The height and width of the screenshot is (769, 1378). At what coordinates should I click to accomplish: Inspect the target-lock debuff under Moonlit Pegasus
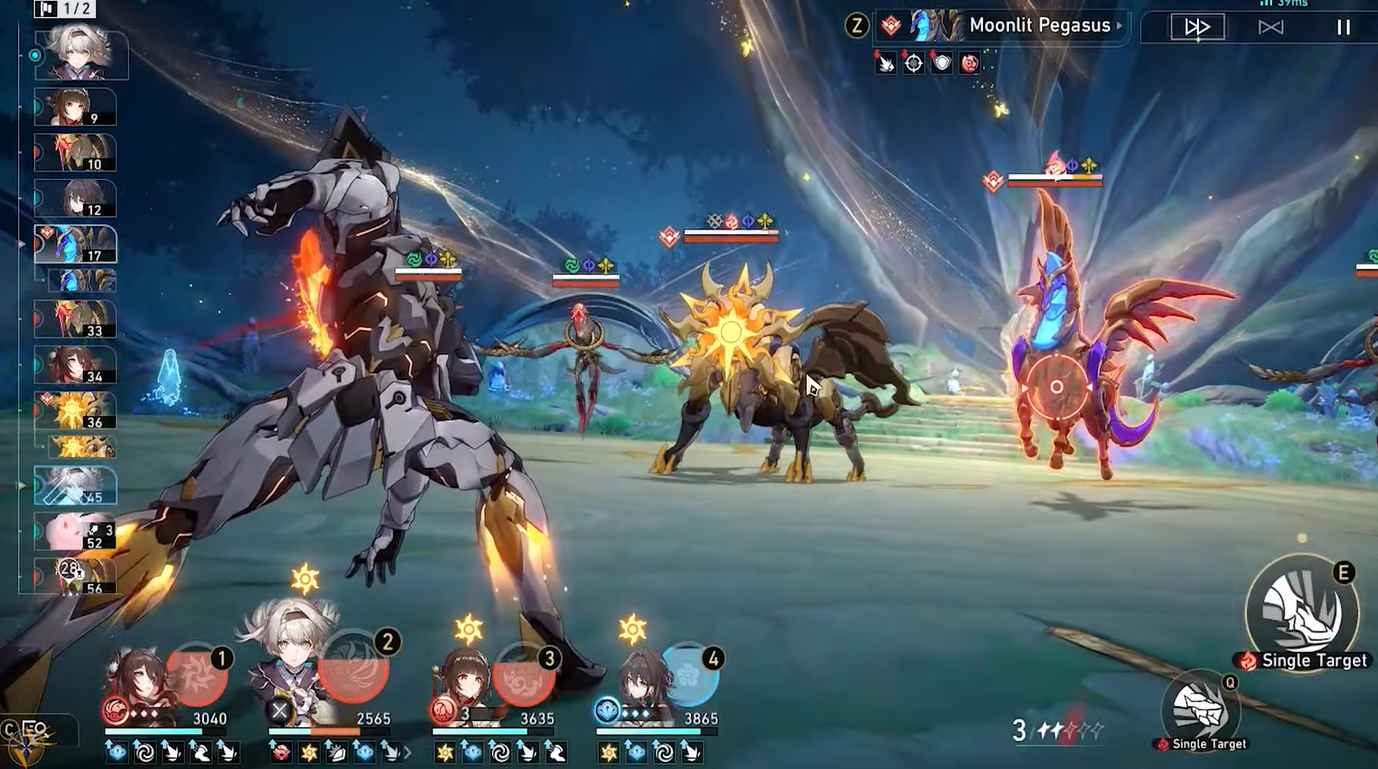pos(912,63)
